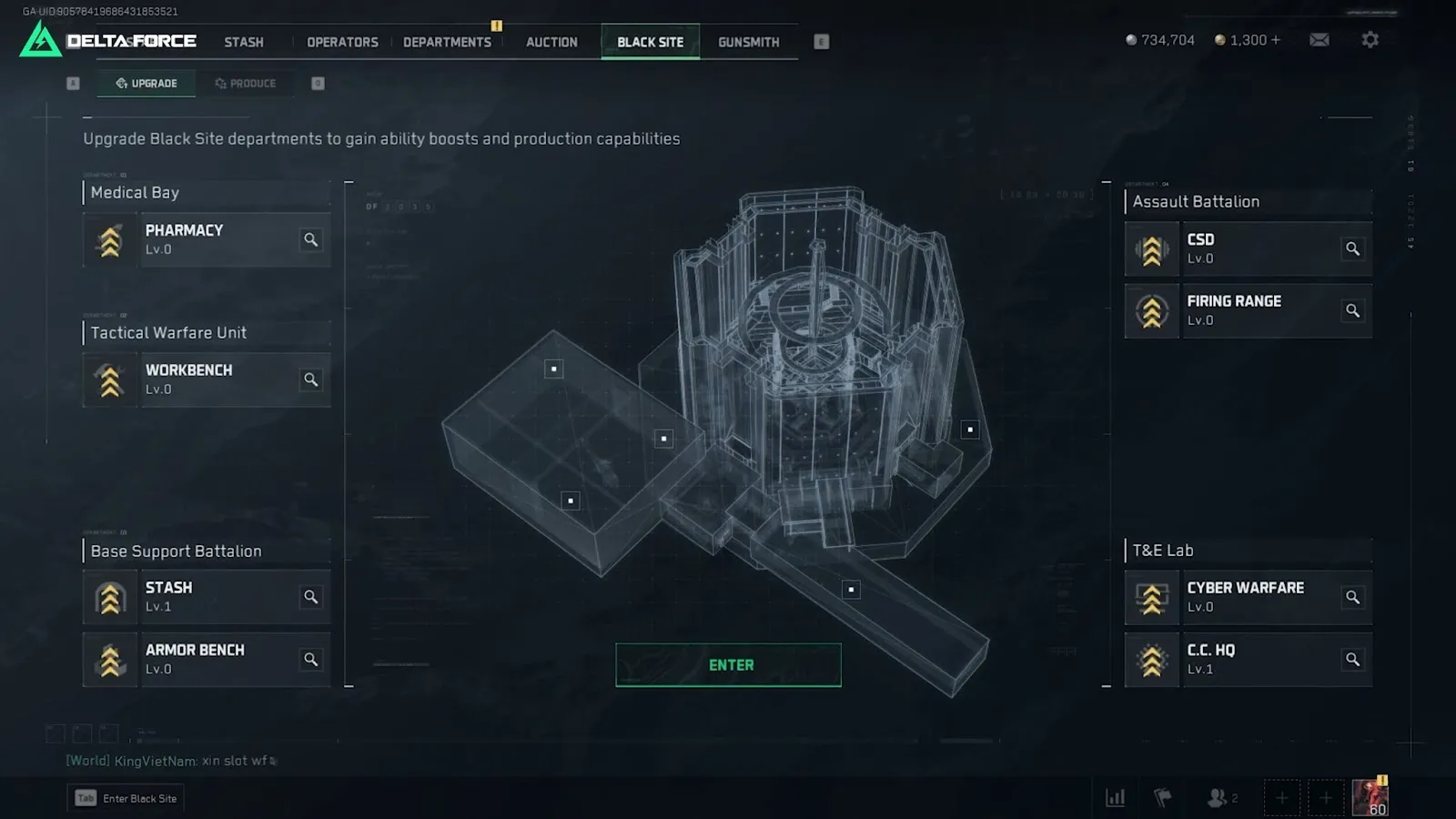
Task: Choose the Armor Bench facility
Action: [x=207, y=660]
